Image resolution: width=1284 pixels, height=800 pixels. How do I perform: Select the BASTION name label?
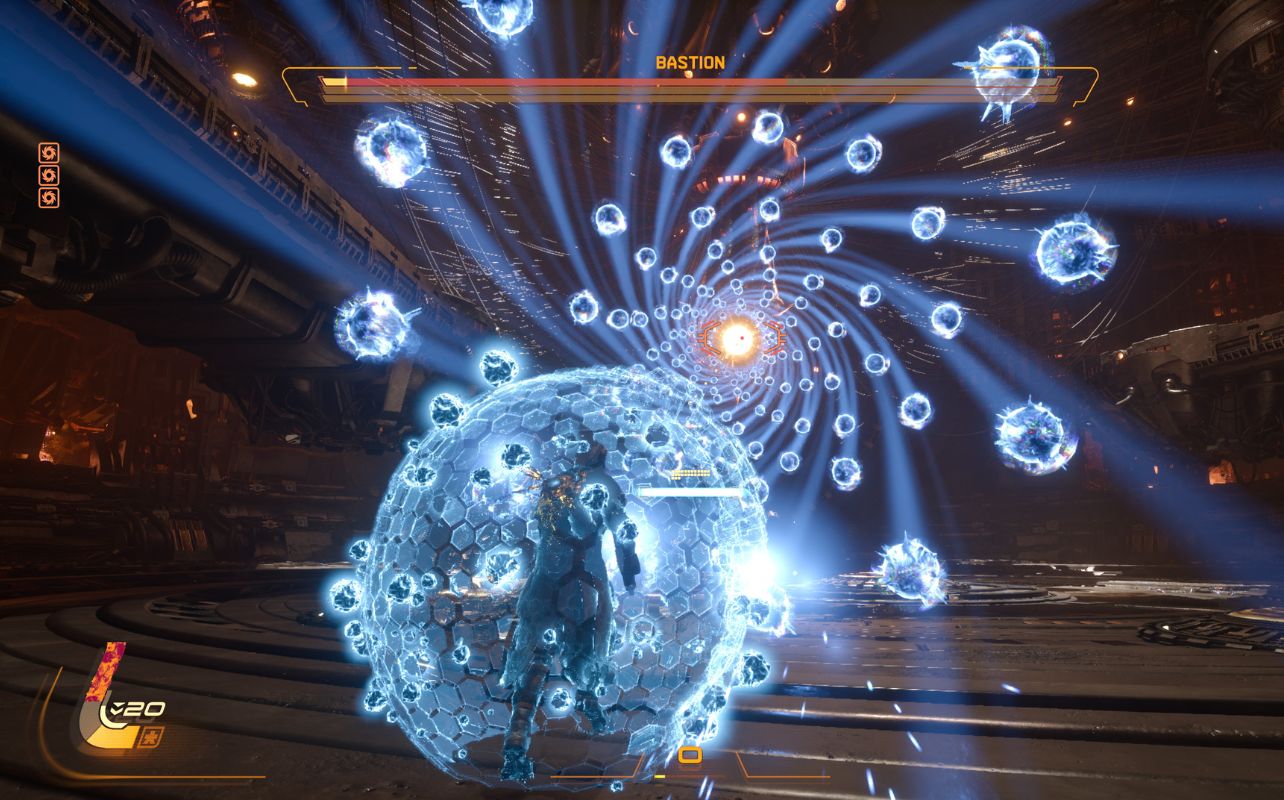(x=691, y=62)
